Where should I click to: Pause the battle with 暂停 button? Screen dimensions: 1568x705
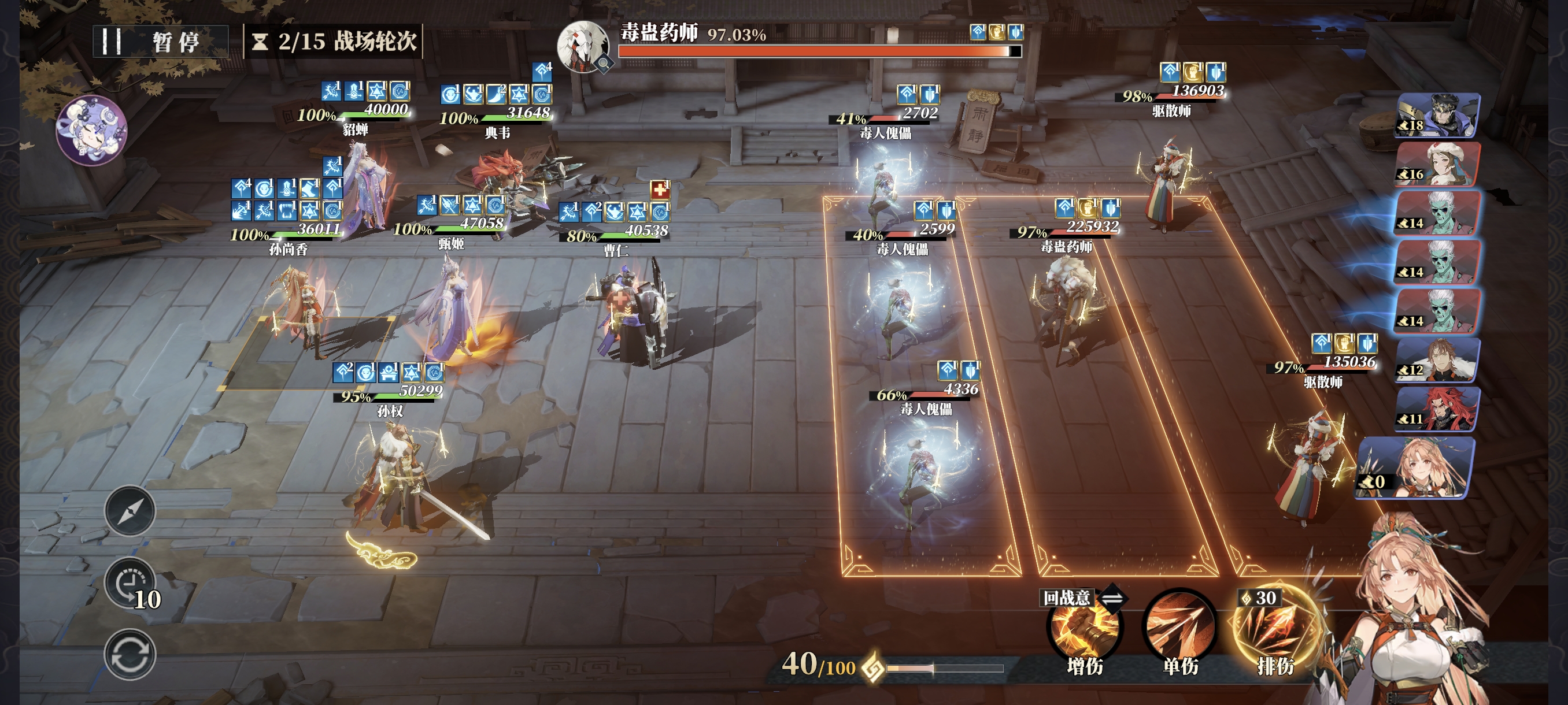tap(160, 42)
